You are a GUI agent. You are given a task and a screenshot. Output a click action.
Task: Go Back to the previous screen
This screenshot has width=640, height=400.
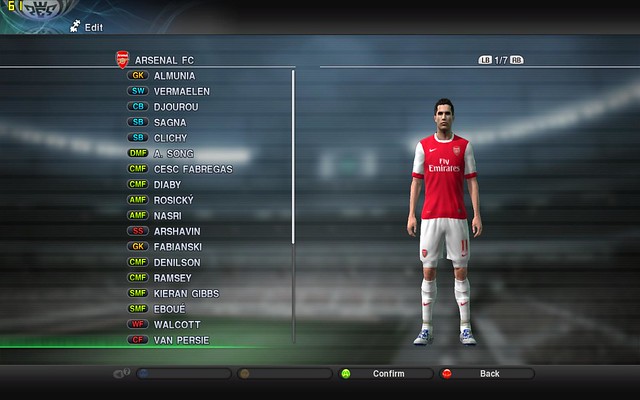pos(488,374)
